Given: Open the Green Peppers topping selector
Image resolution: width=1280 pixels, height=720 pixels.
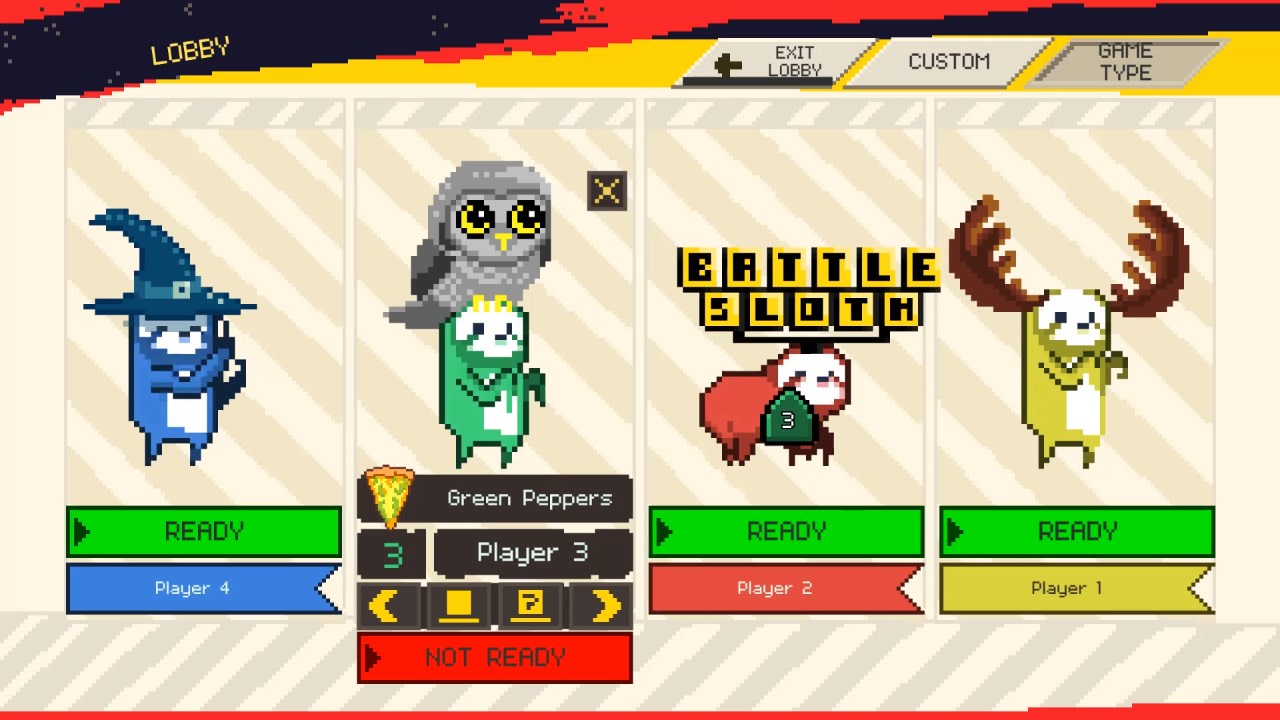Looking at the screenshot, I should pos(530,497).
